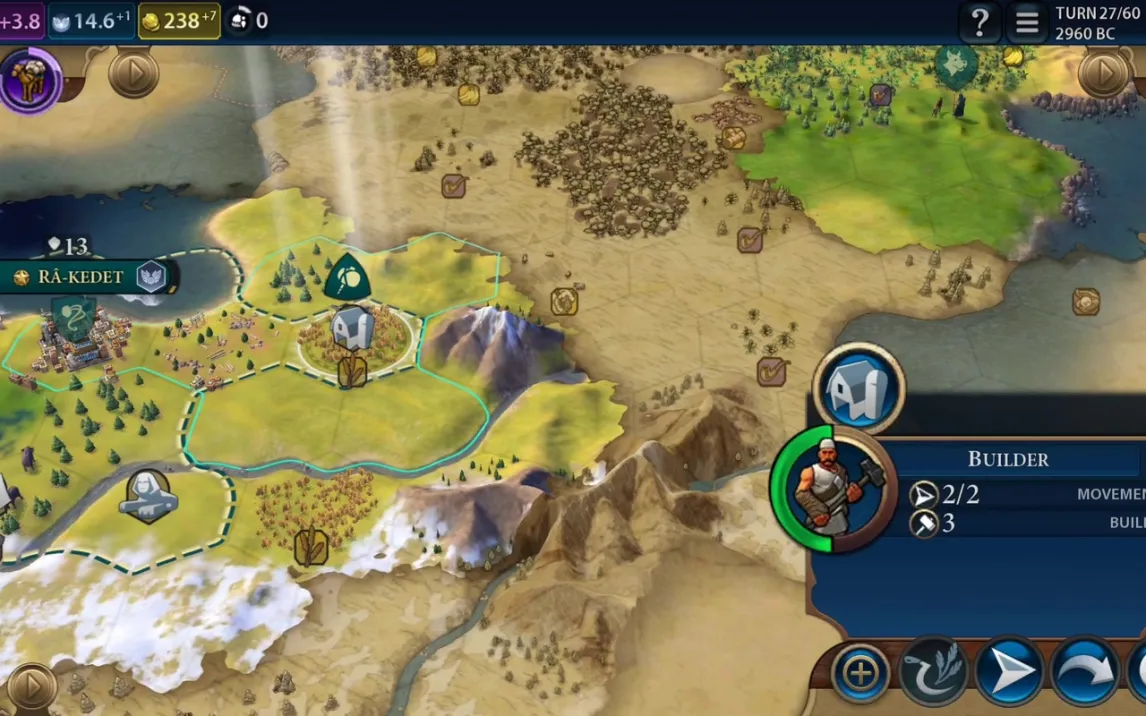Open the culture yield showing 14.6

tap(91, 20)
